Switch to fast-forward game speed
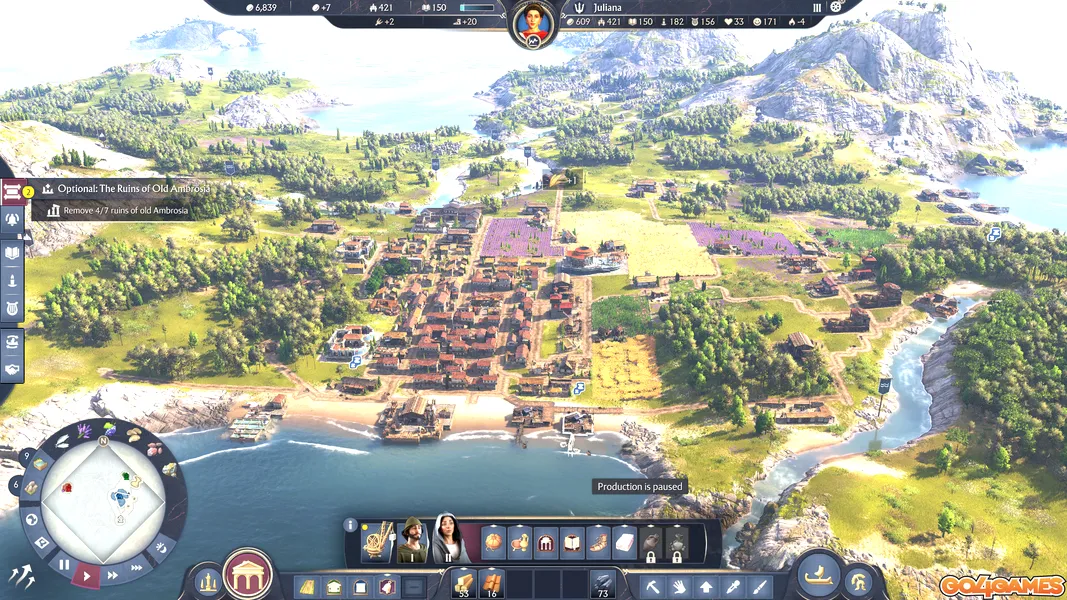 [x=113, y=574]
